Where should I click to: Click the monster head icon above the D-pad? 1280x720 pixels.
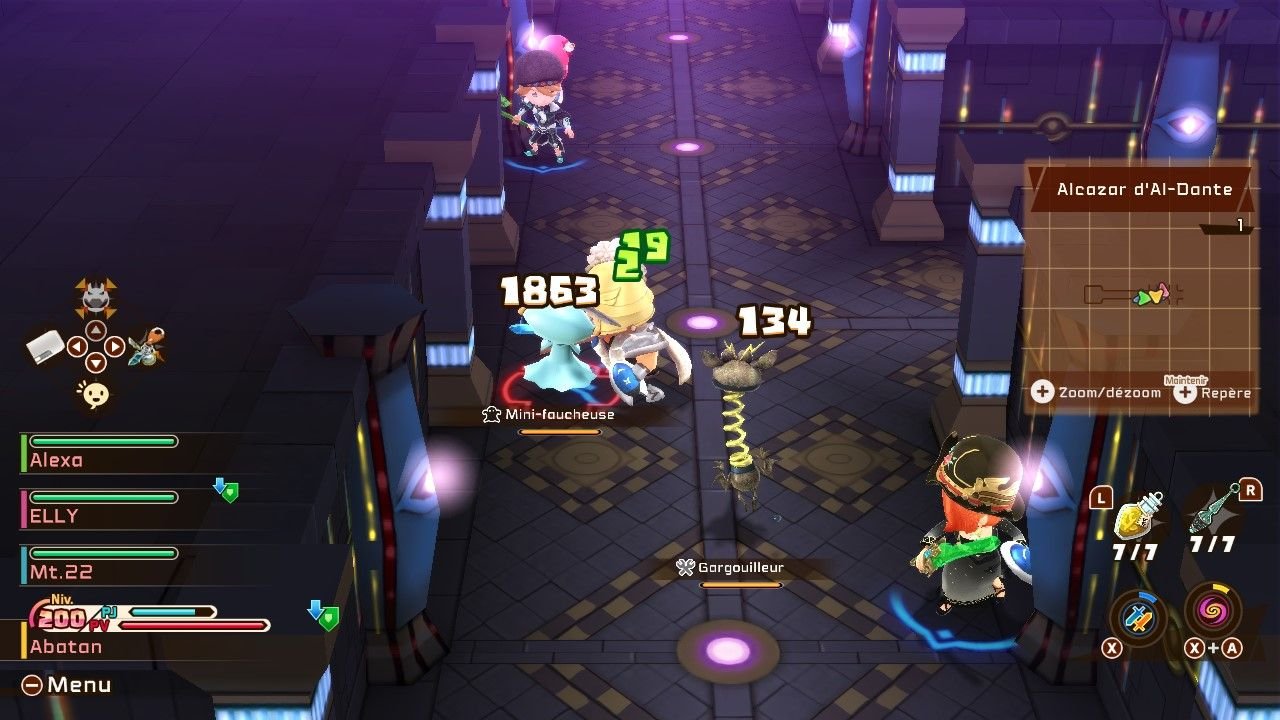[x=94, y=298]
